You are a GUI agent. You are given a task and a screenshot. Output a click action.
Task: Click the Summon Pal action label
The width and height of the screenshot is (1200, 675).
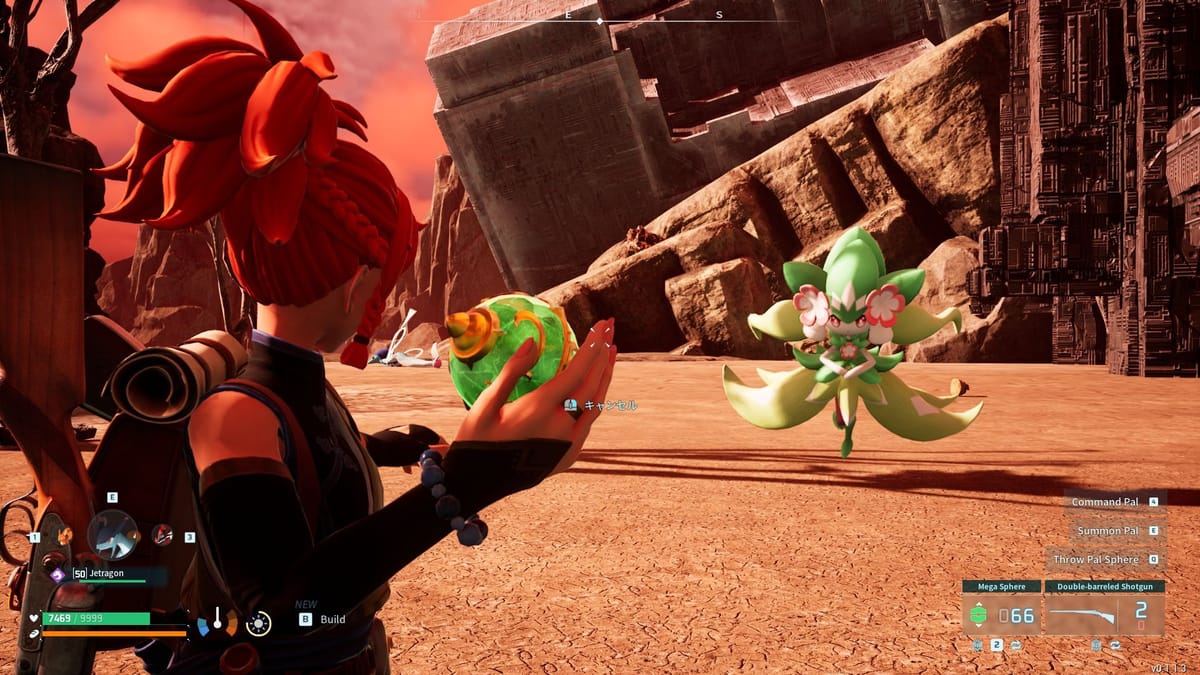tap(1107, 531)
